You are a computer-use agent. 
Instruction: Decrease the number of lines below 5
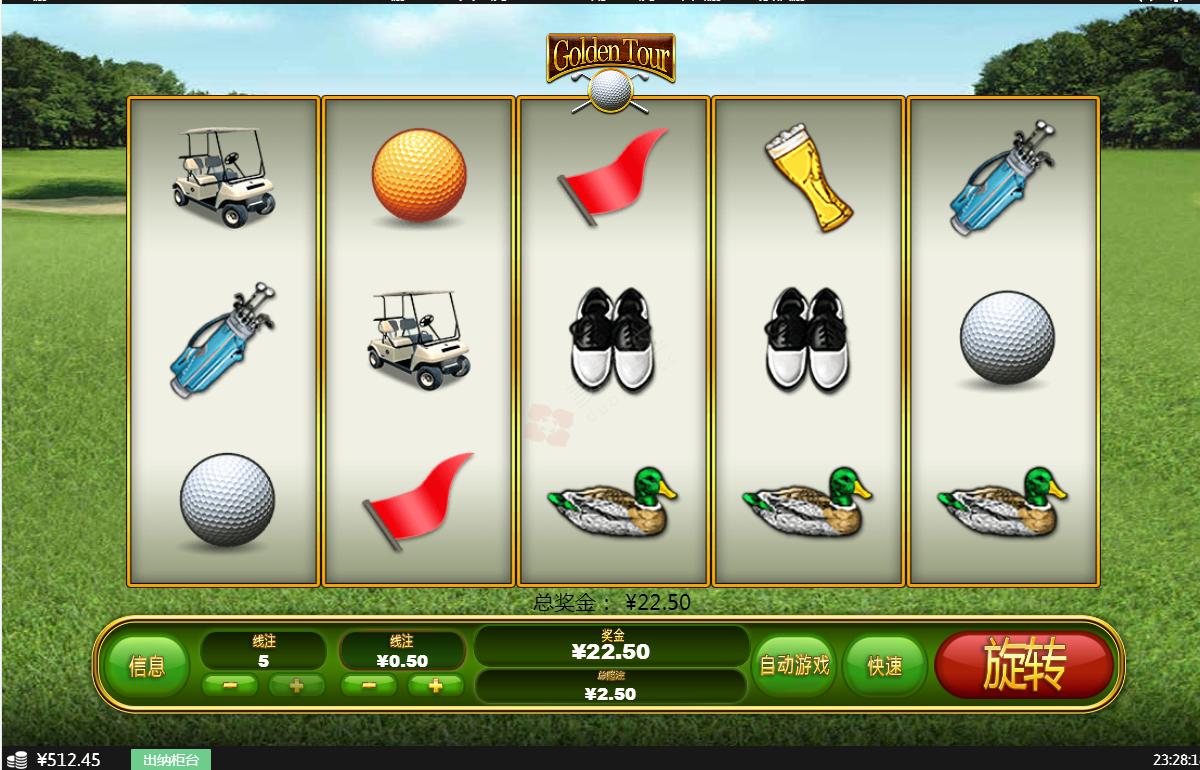click(x=230, y=685)
